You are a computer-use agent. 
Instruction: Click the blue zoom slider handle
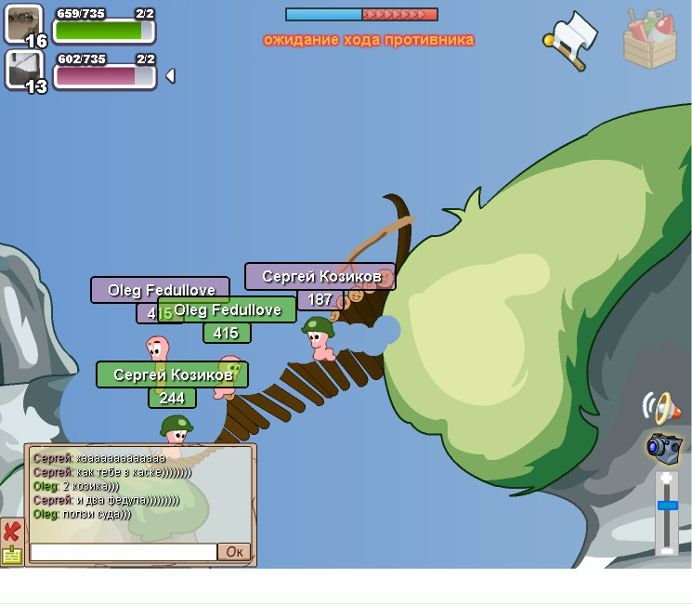point(667,506)
